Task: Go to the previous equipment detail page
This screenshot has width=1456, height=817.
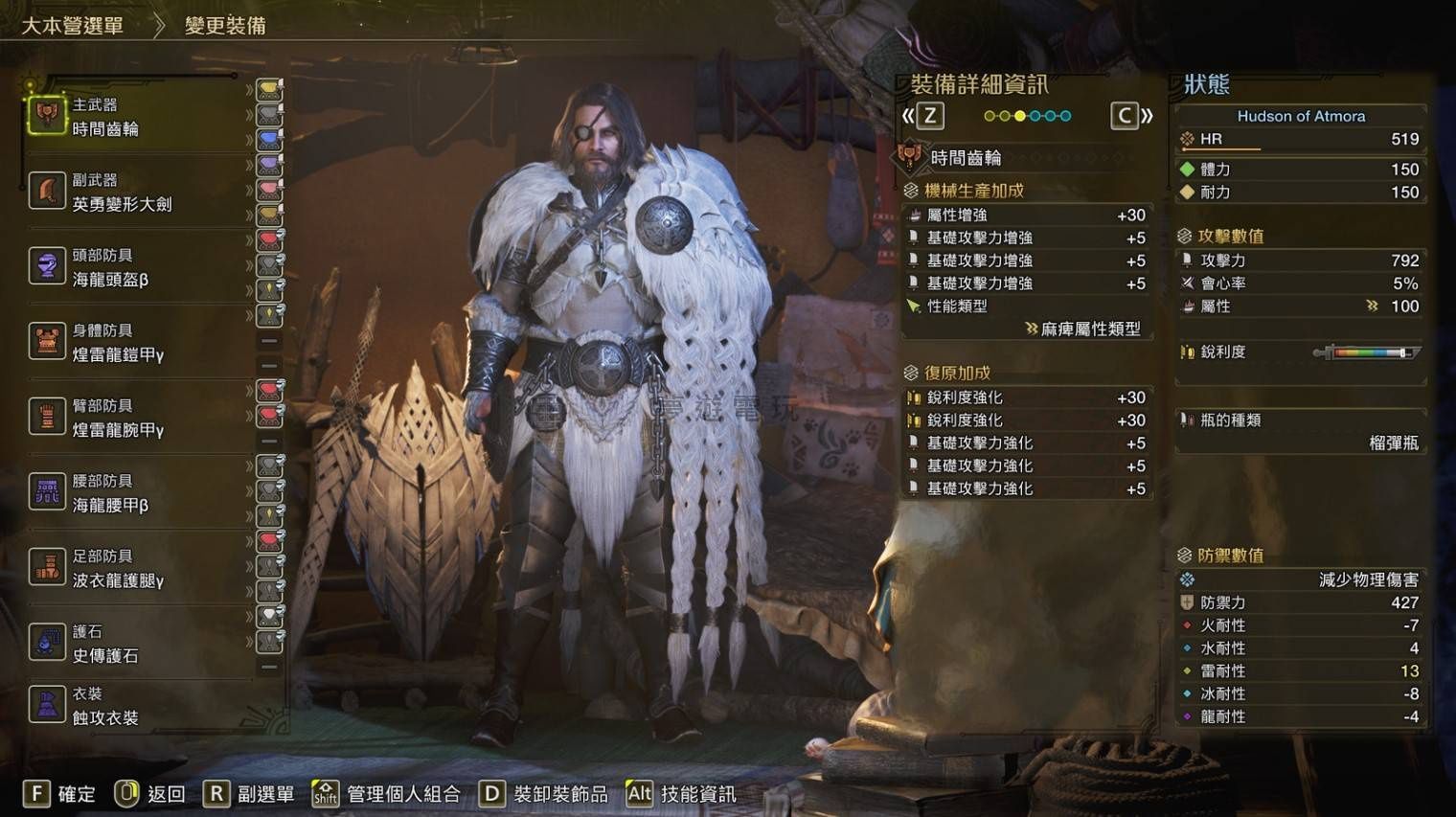Action: [921, 117]
